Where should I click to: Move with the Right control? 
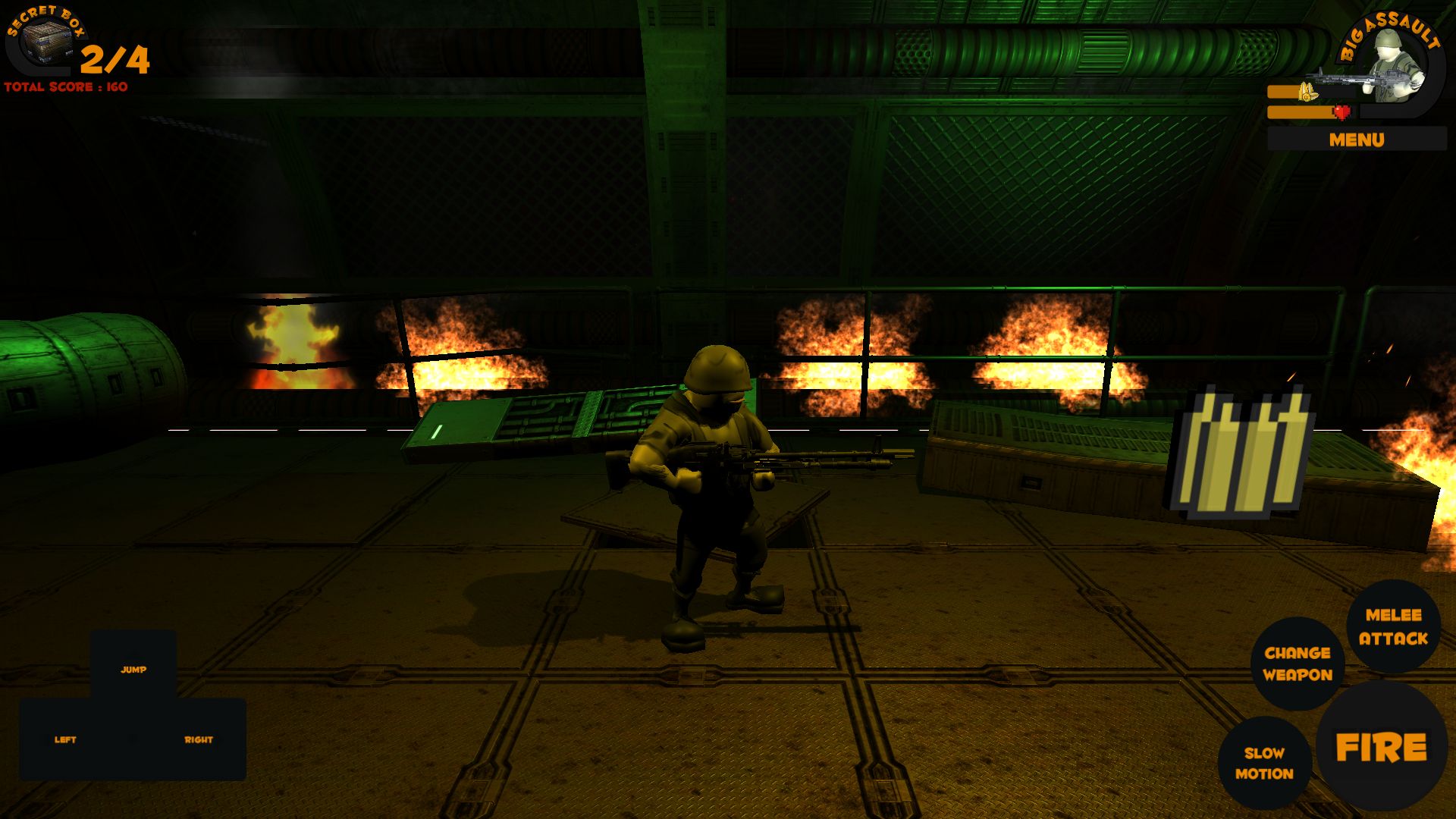(x=199, y=739)
